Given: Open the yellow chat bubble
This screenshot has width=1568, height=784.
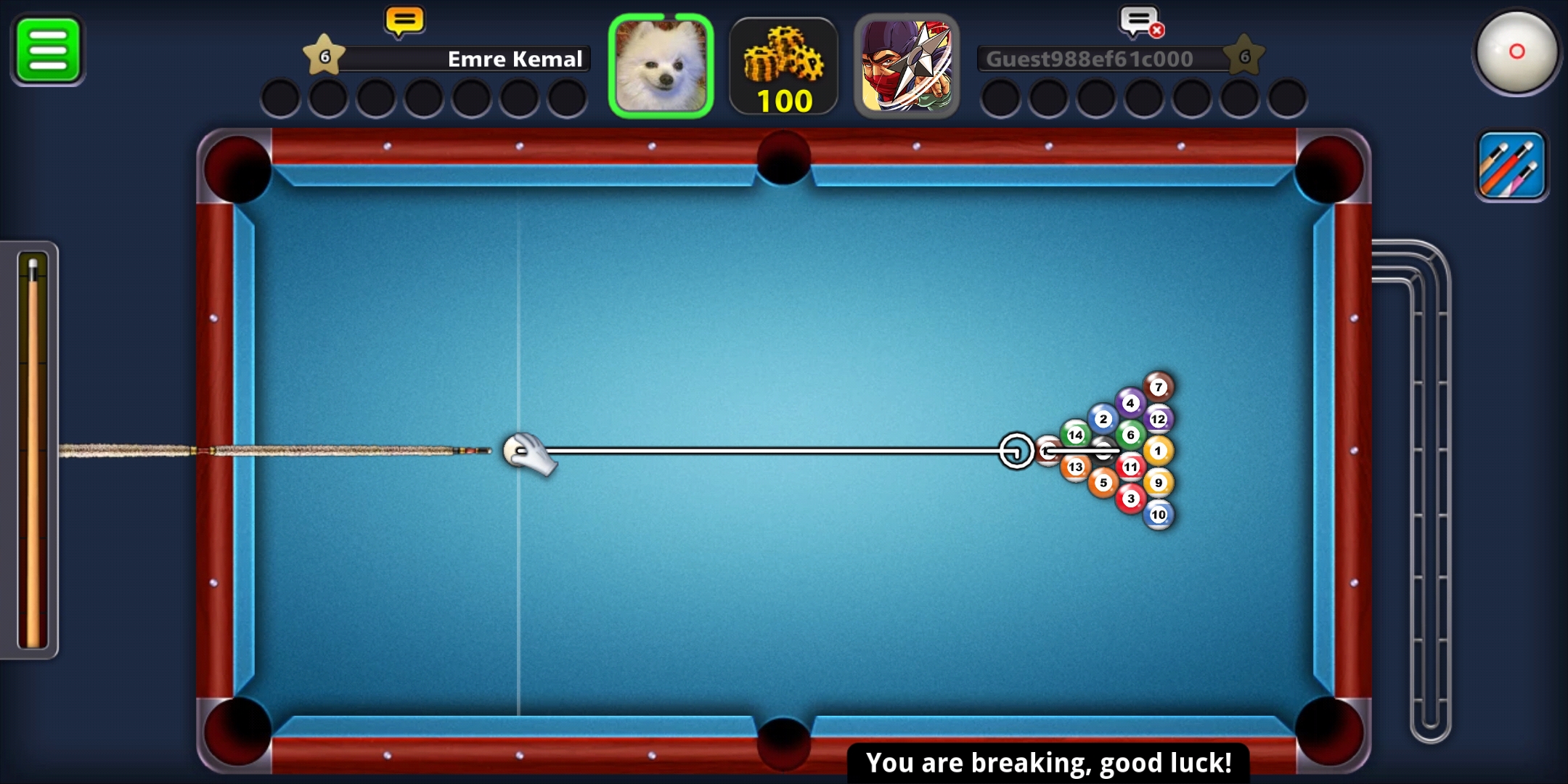Looking at the screenshot, I should 404,21.
